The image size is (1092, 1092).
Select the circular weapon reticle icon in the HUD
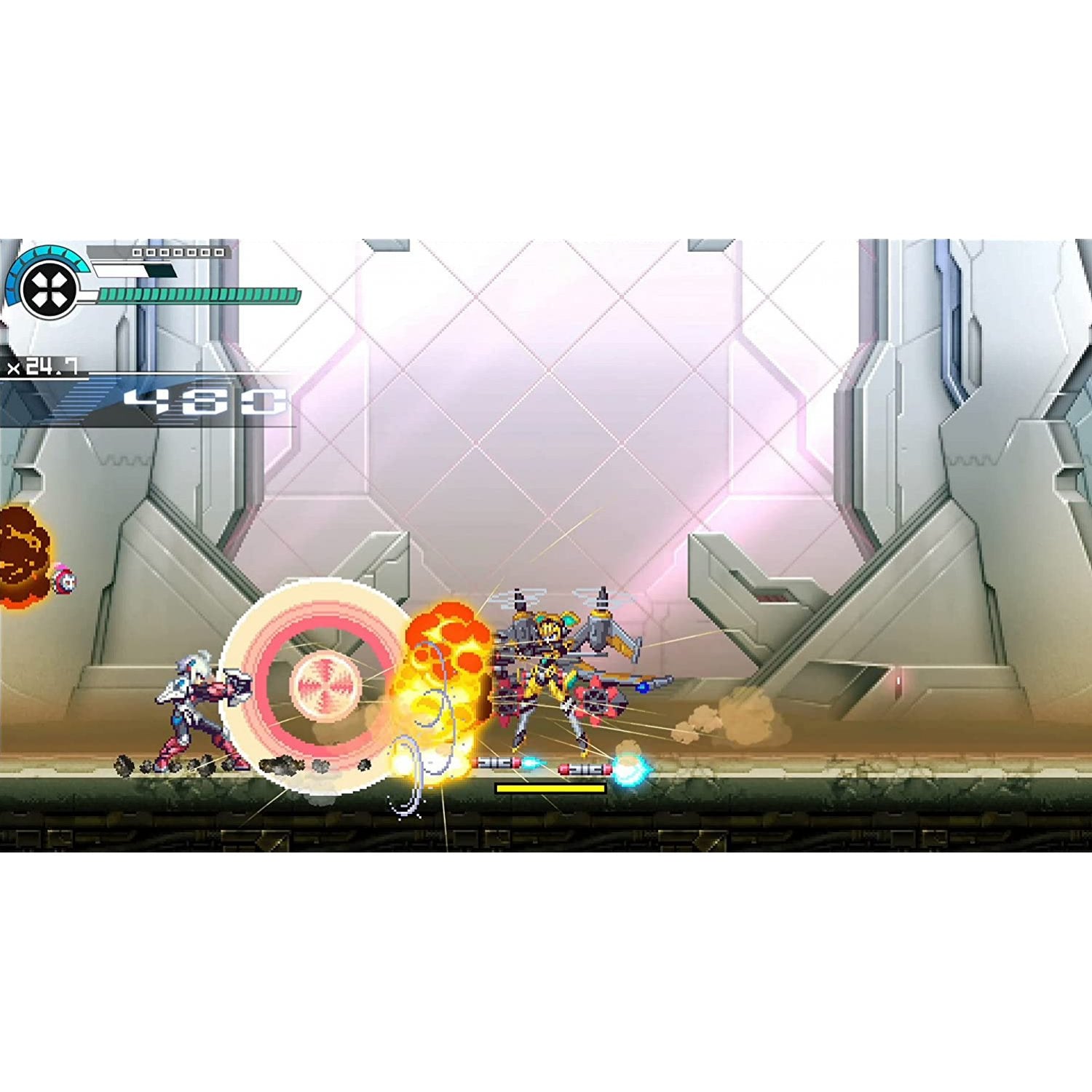pyautogui.click(x=48, y=290)
